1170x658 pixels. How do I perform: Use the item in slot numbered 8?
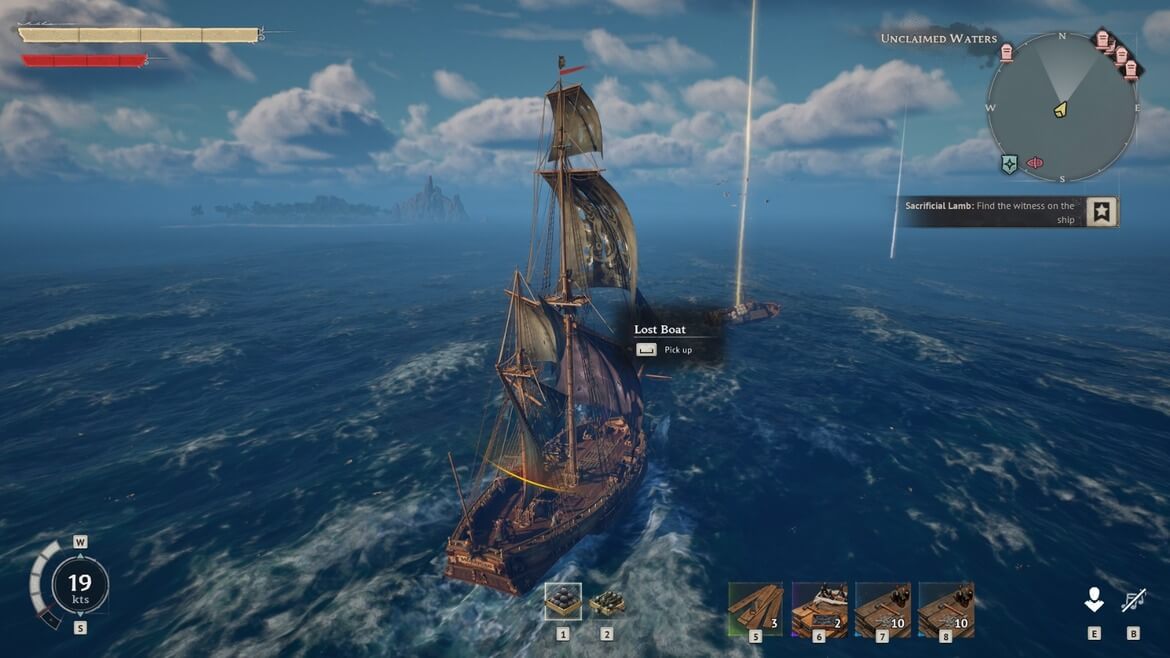[946, 610]
